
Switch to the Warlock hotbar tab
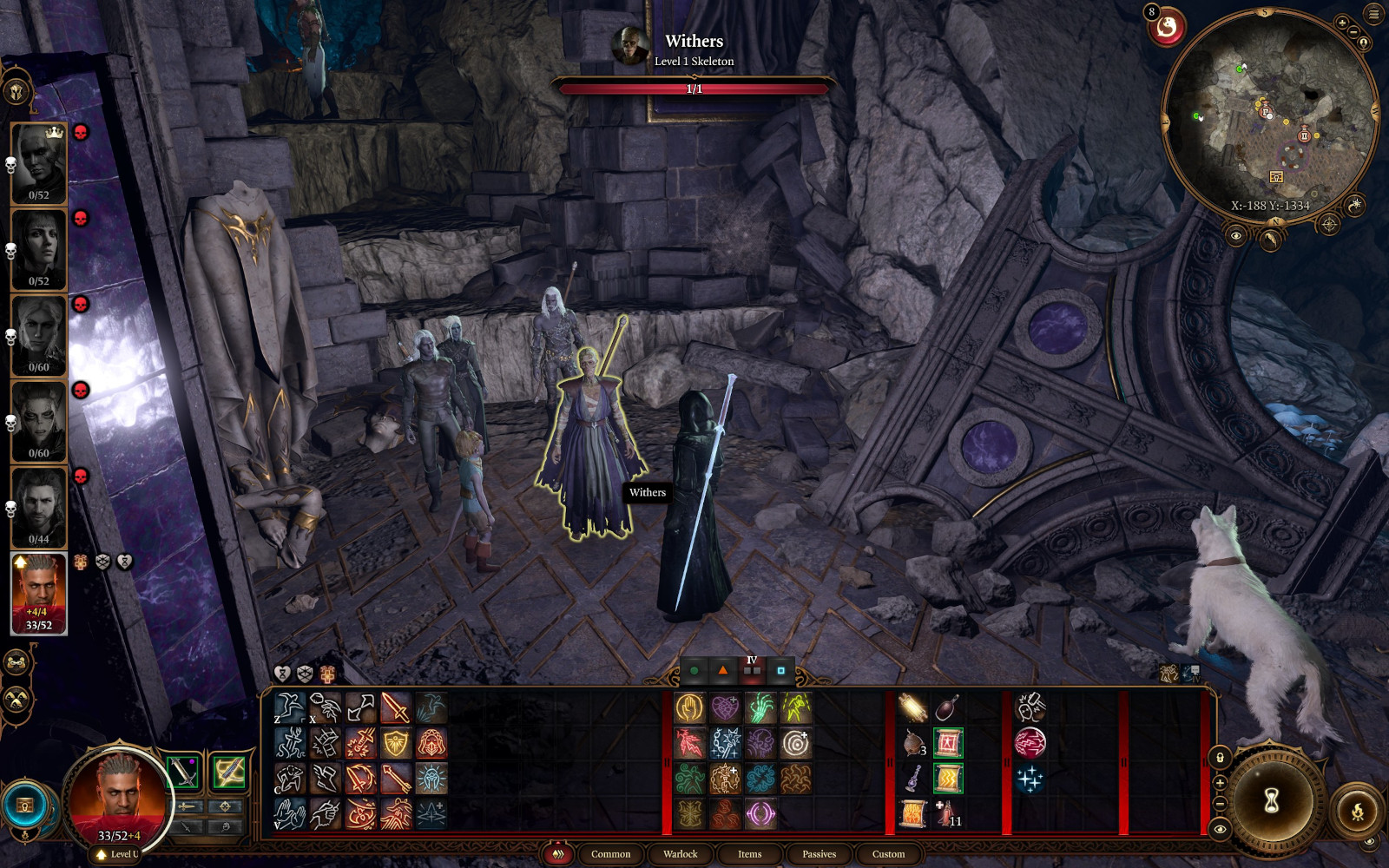pos(680,854)
